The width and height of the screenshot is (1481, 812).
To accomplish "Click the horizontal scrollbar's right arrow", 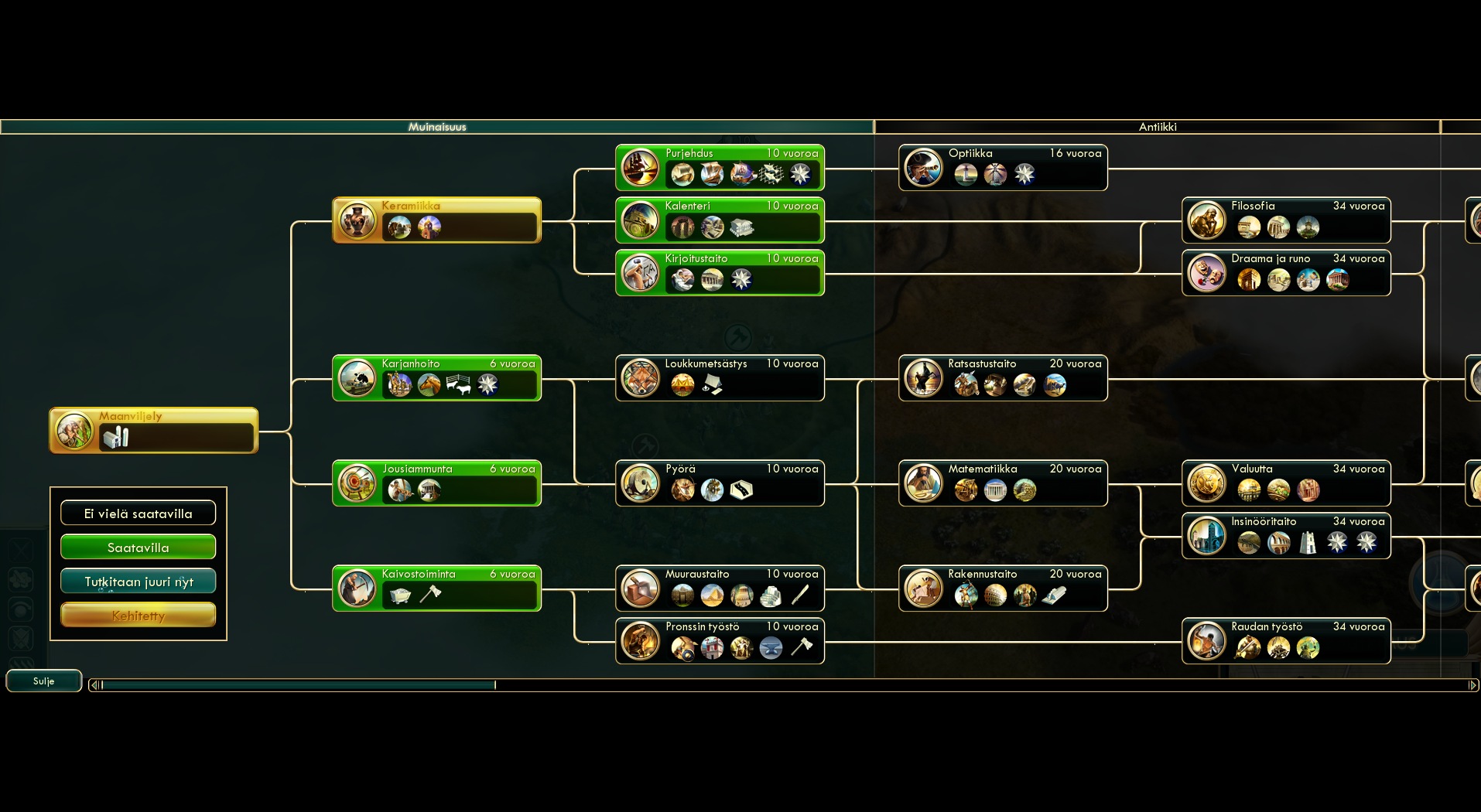I will (x=1472, y=684).
